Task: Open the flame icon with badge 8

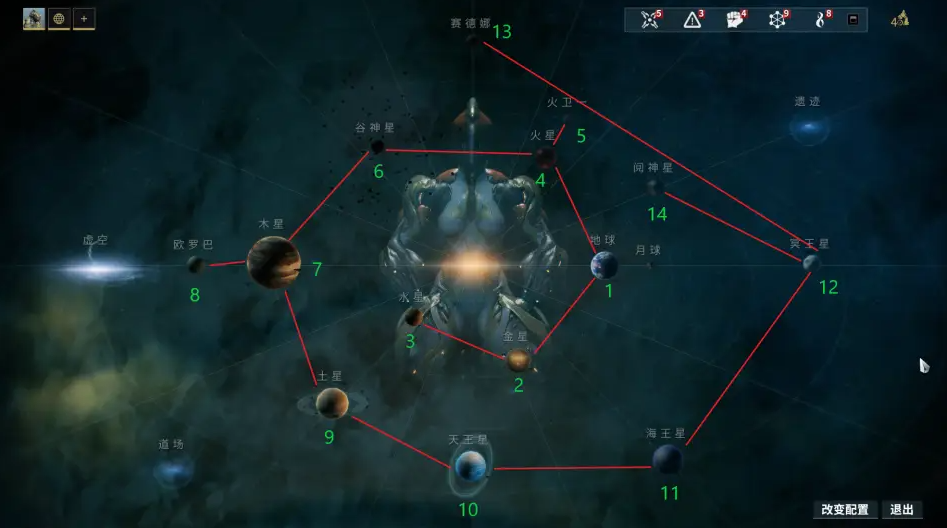Action: (821, 20)
